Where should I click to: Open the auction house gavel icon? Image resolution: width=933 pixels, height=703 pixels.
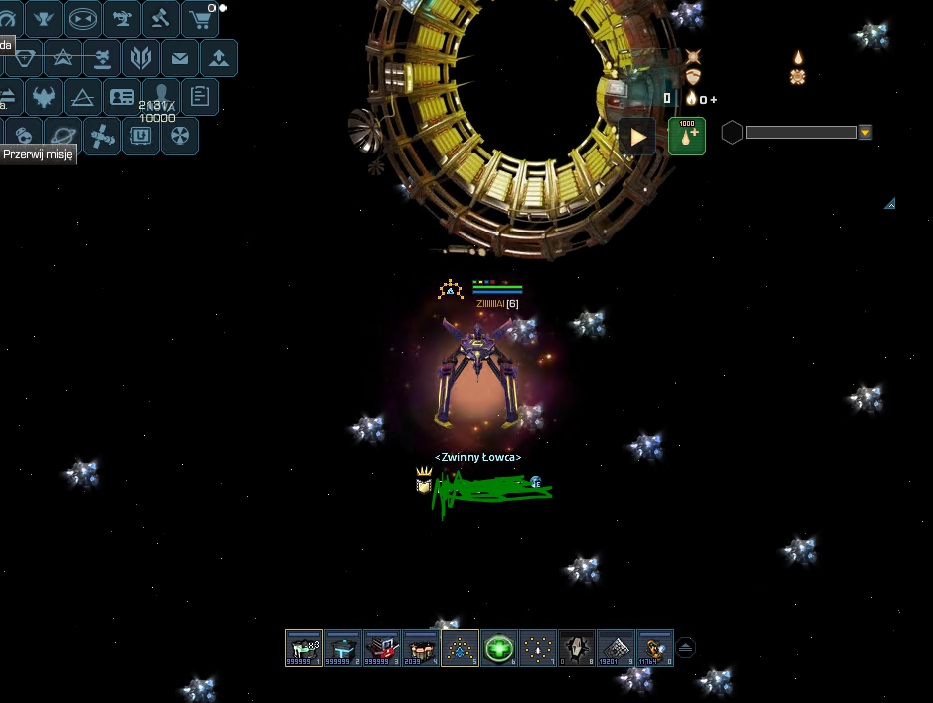click(161, 18)
